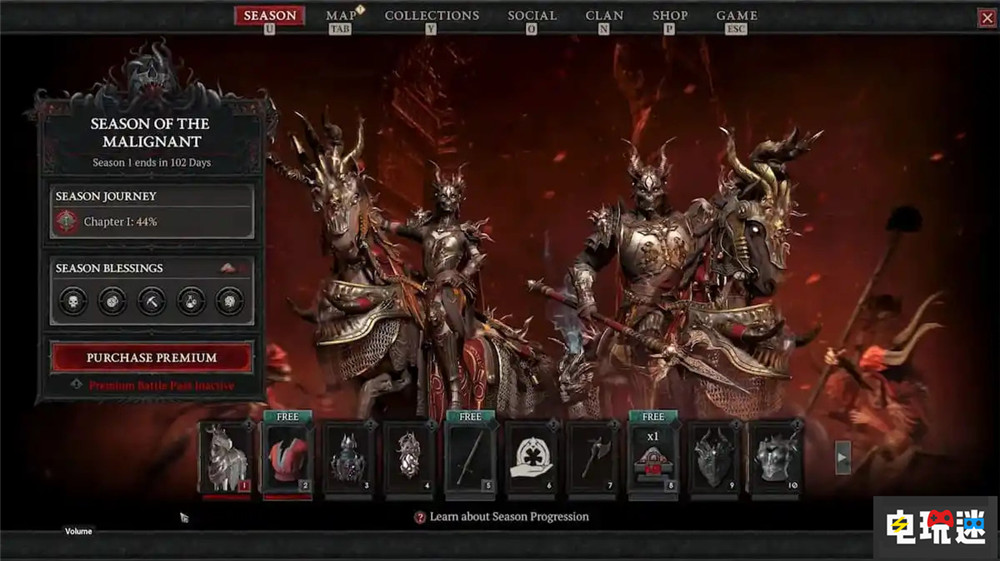Pick the free tier 5 sword reward
The width and height of the screenshot is (1000, 561).
point(470,457)
